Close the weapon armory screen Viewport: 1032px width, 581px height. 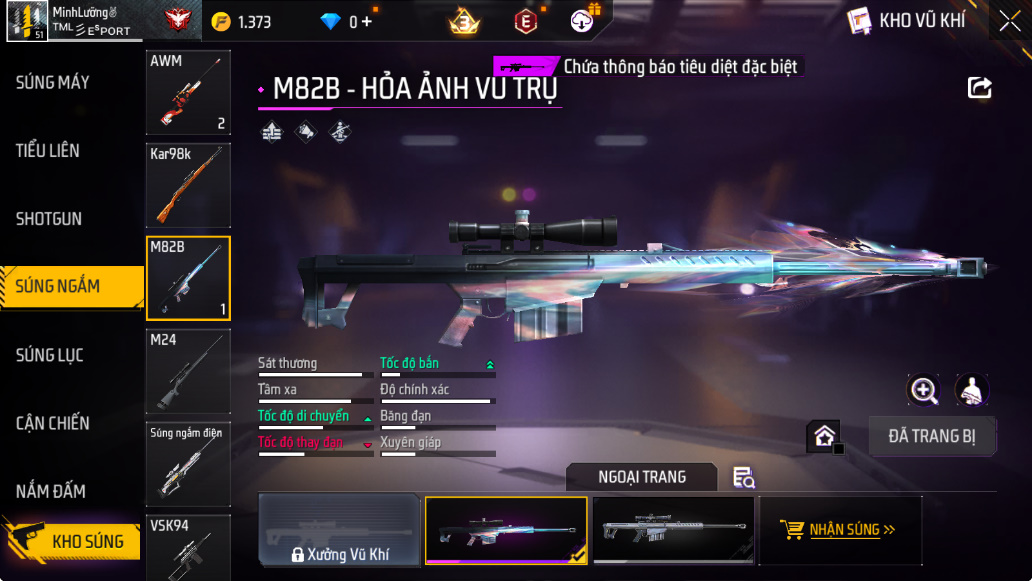(x=1009, y=21)
